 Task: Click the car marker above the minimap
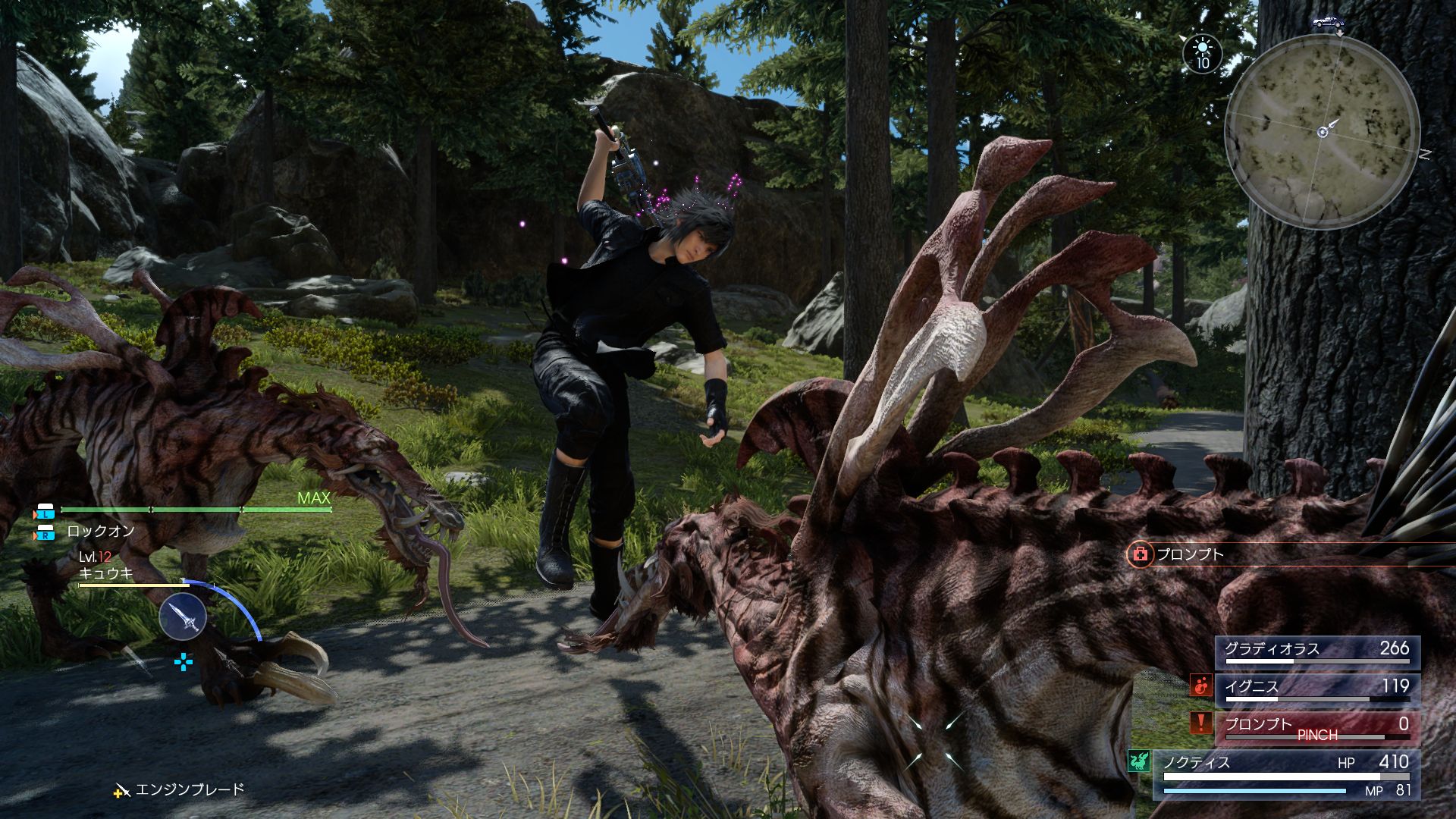click(x=1328, y=23)
